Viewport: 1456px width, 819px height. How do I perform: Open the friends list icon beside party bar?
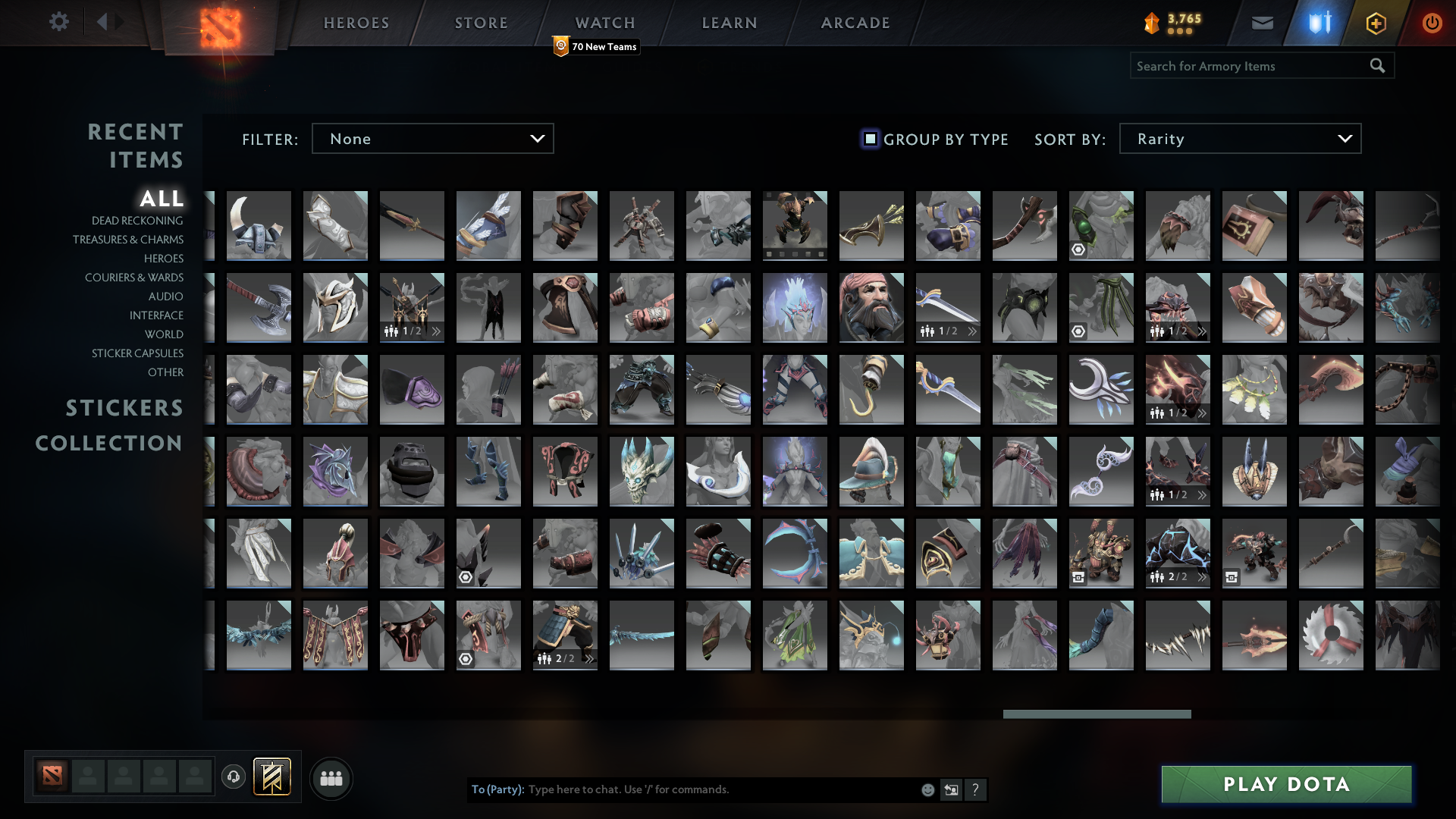(330, 777)
